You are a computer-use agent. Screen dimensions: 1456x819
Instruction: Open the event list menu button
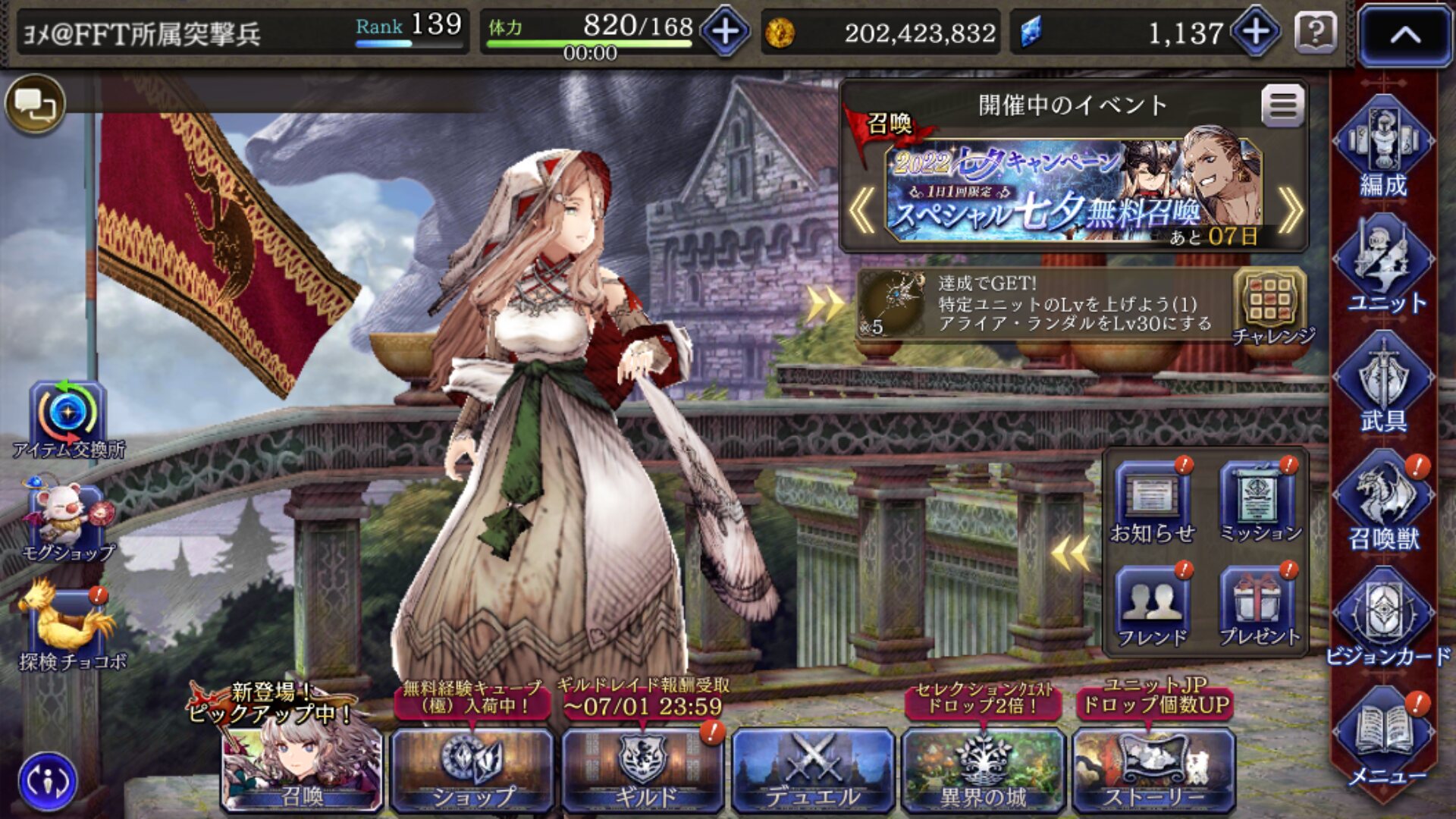coord(1282,105)
